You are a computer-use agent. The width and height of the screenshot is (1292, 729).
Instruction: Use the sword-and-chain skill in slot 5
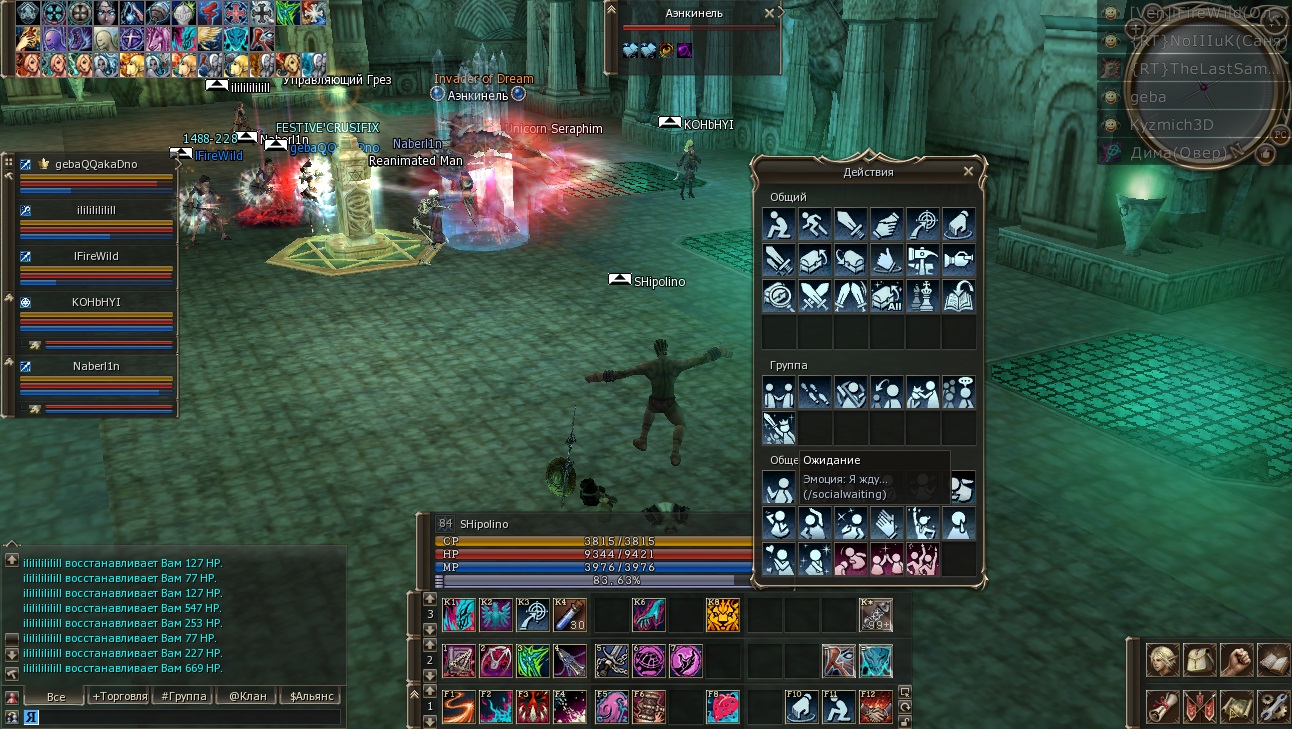coord(611,661)
